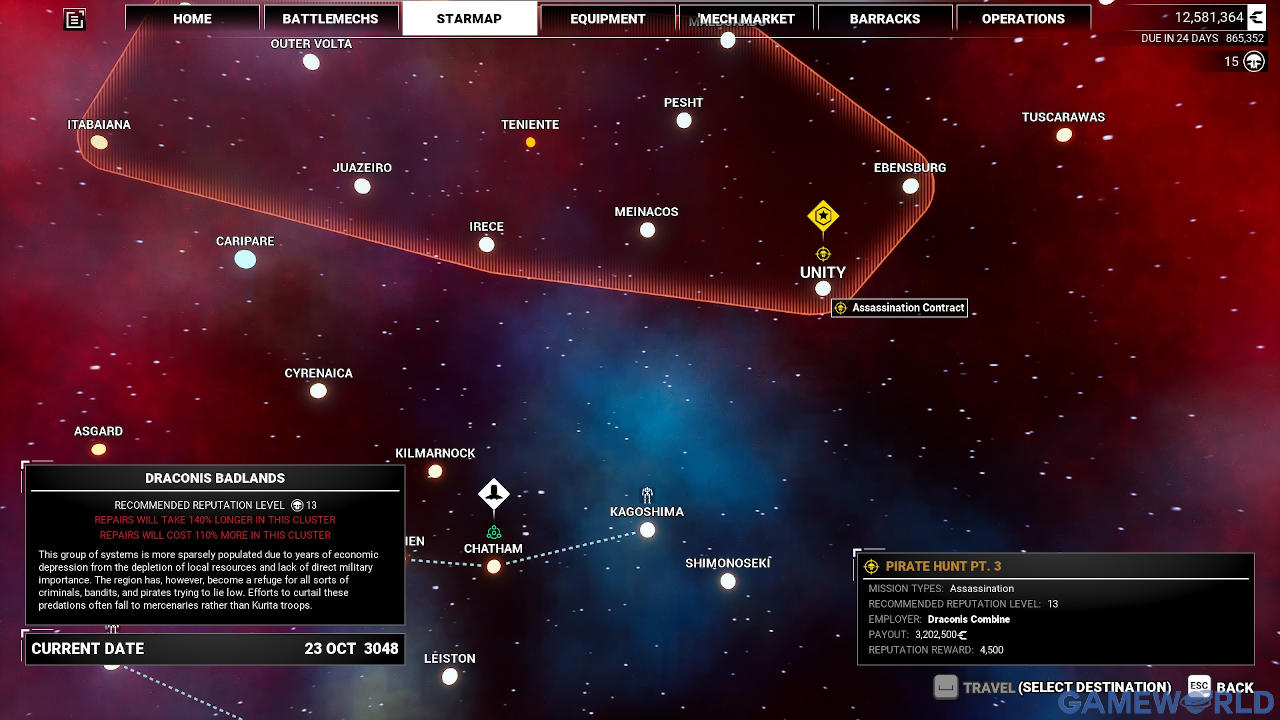Click the yellow Assassination Contract marker above Unity

[822, 216]
